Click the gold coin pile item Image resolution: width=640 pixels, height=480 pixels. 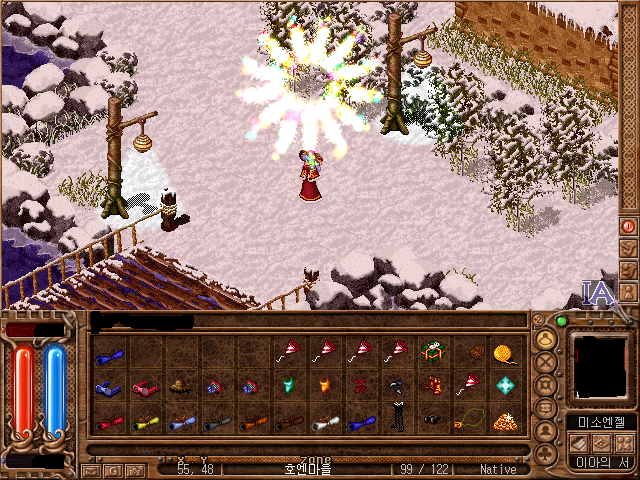(x=505, y=421)
